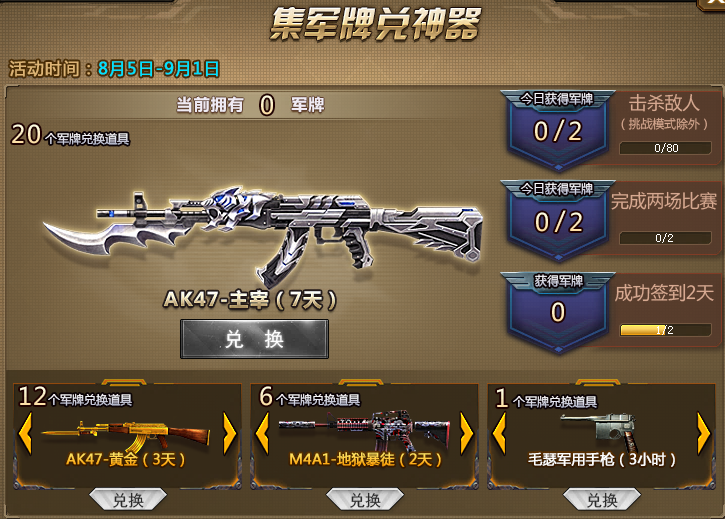Click 兑换 under the 毛瑟军用手枪 item
This screenshot has height=519, width=725.
click(x=601, y=499)
